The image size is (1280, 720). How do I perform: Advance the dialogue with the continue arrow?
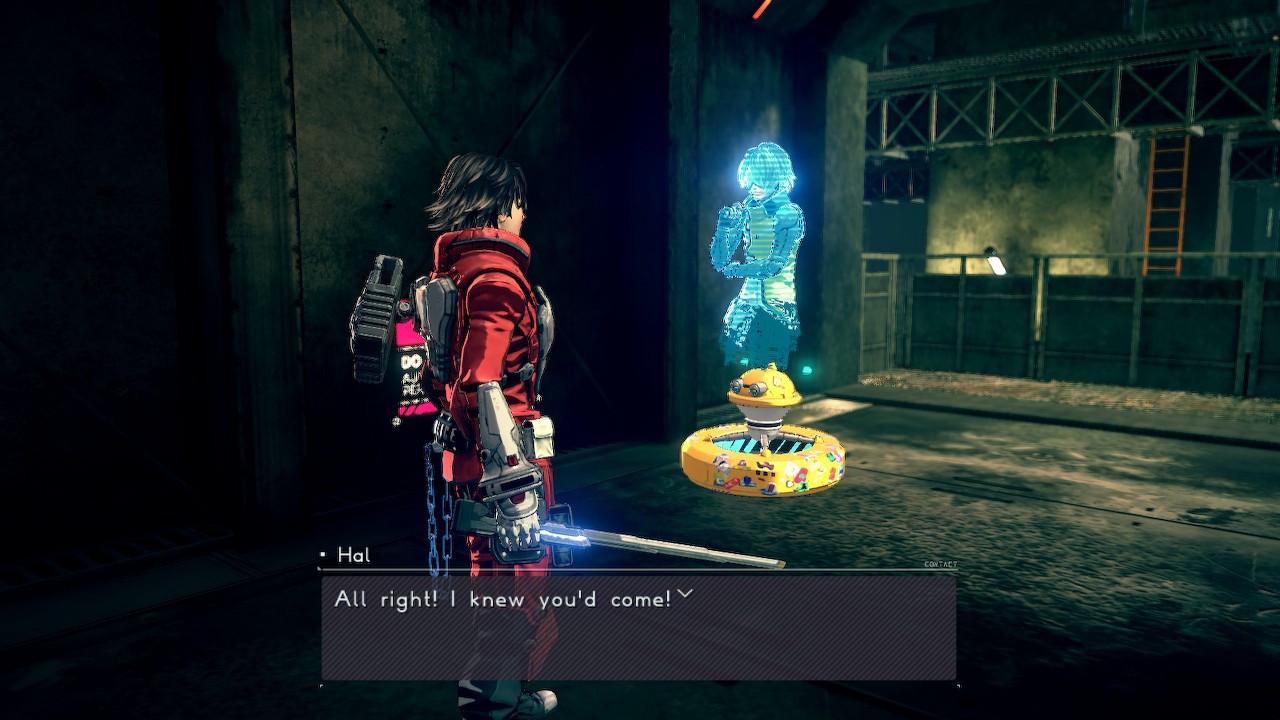(x=685, y=595)
